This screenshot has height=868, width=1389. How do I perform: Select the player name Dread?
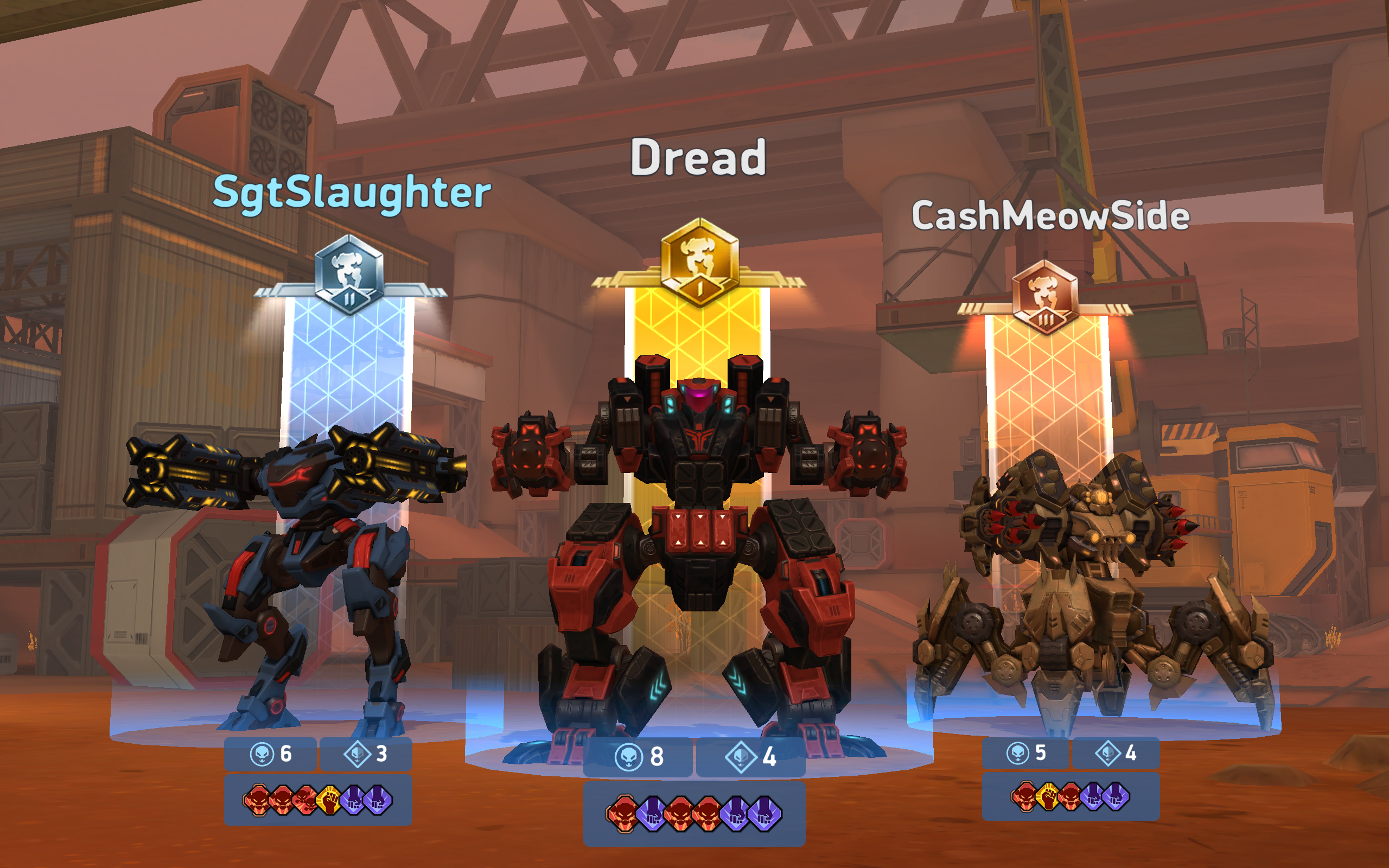[x=699, y=161]
